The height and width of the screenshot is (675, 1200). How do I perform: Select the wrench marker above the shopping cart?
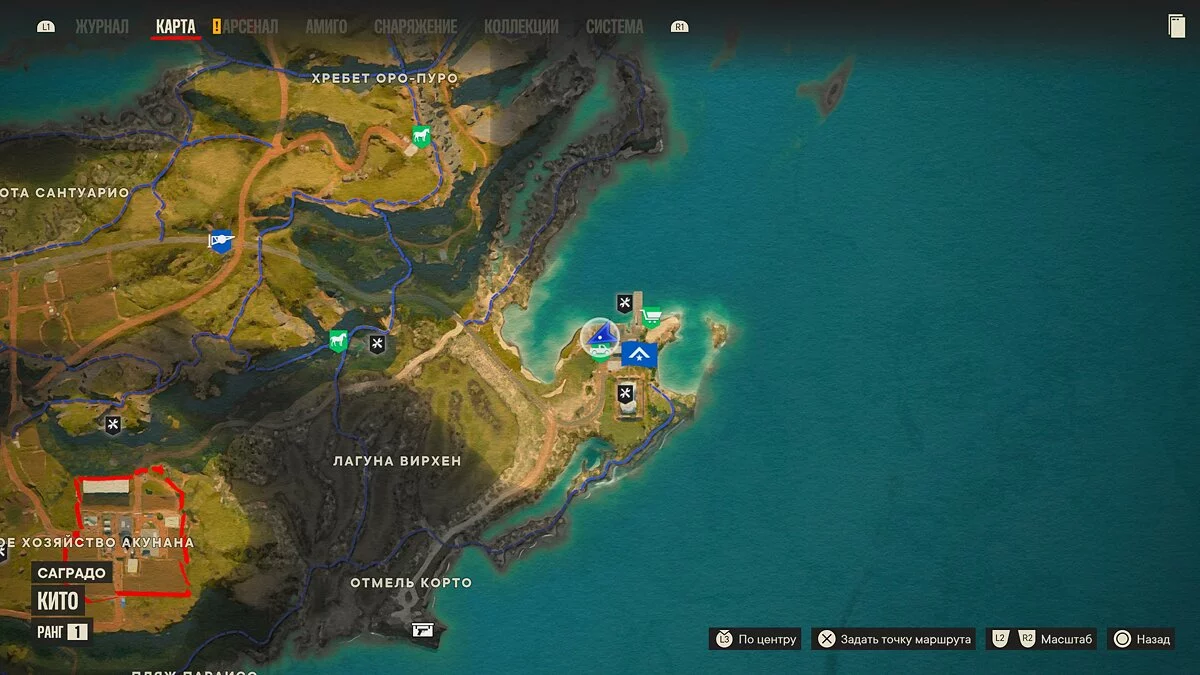(x=625, y=302)
